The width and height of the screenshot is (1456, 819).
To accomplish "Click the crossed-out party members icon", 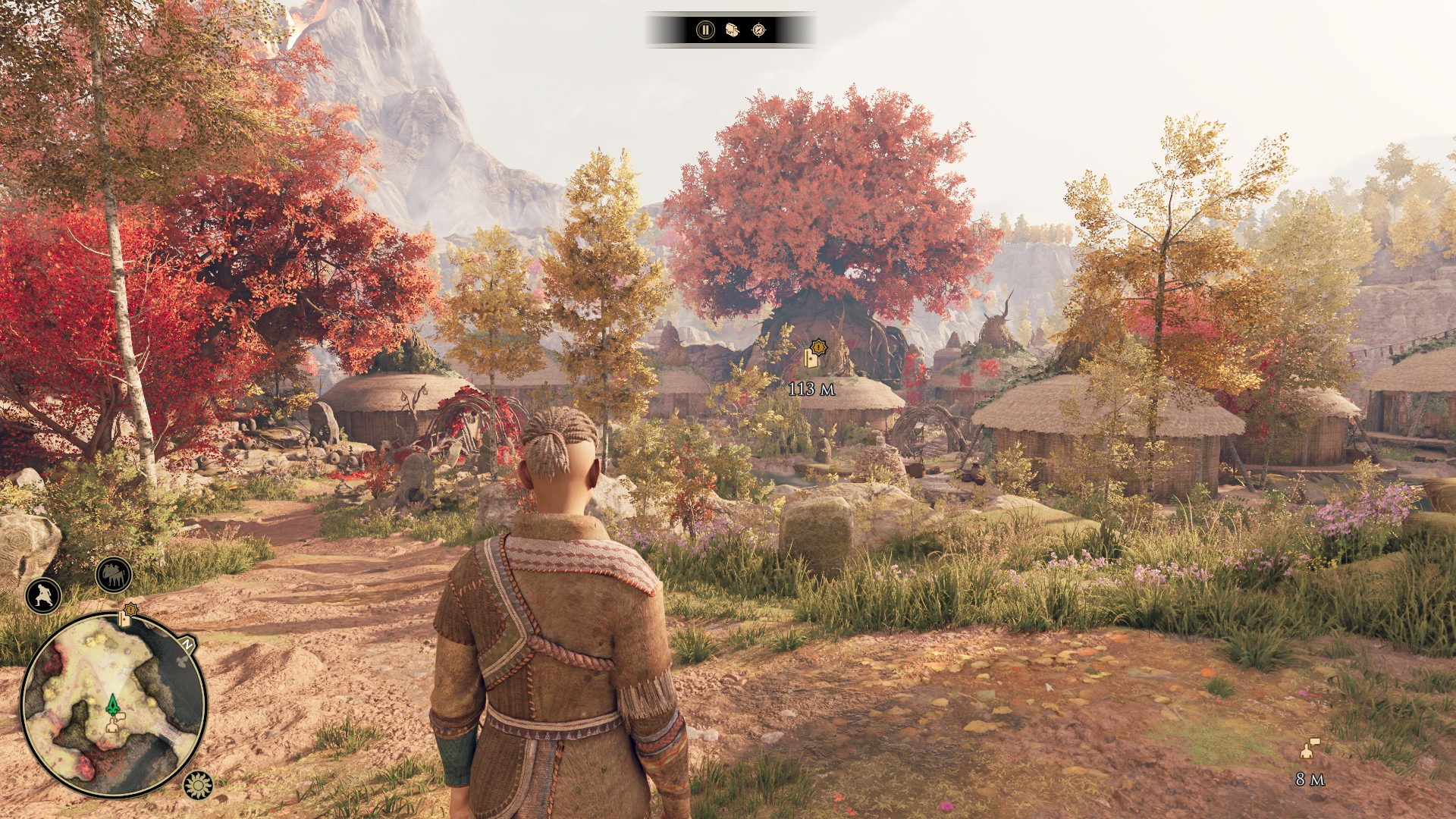I will tap(114, 576).
